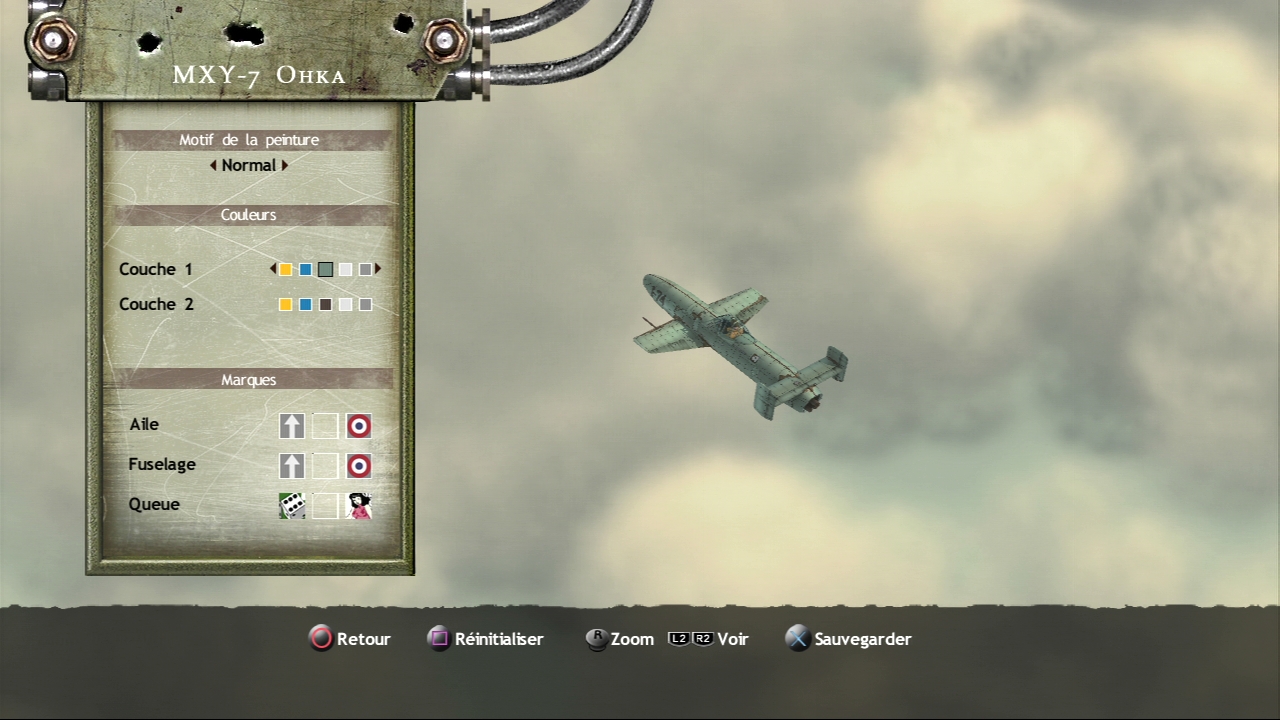Image resolution: width=1280 pixels, height=720 pixels.
Task: Select the blank marking for Aile
Action: click(325, 426)
